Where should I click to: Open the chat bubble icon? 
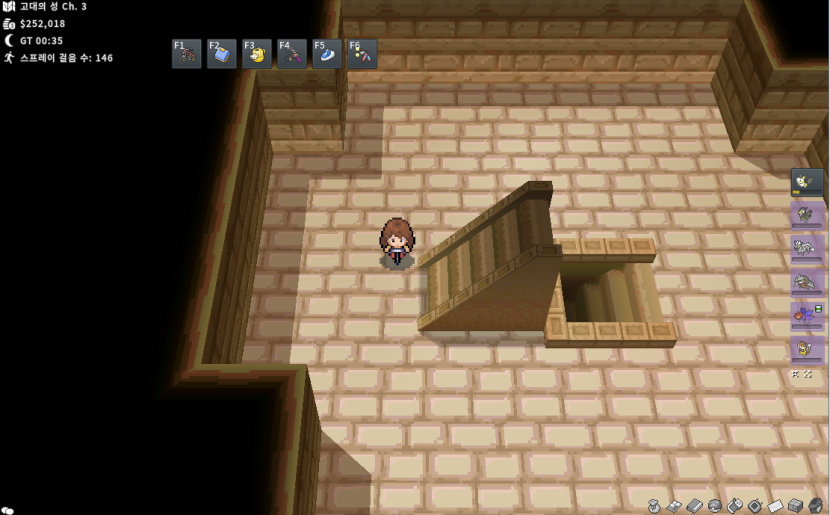[8, 509]
